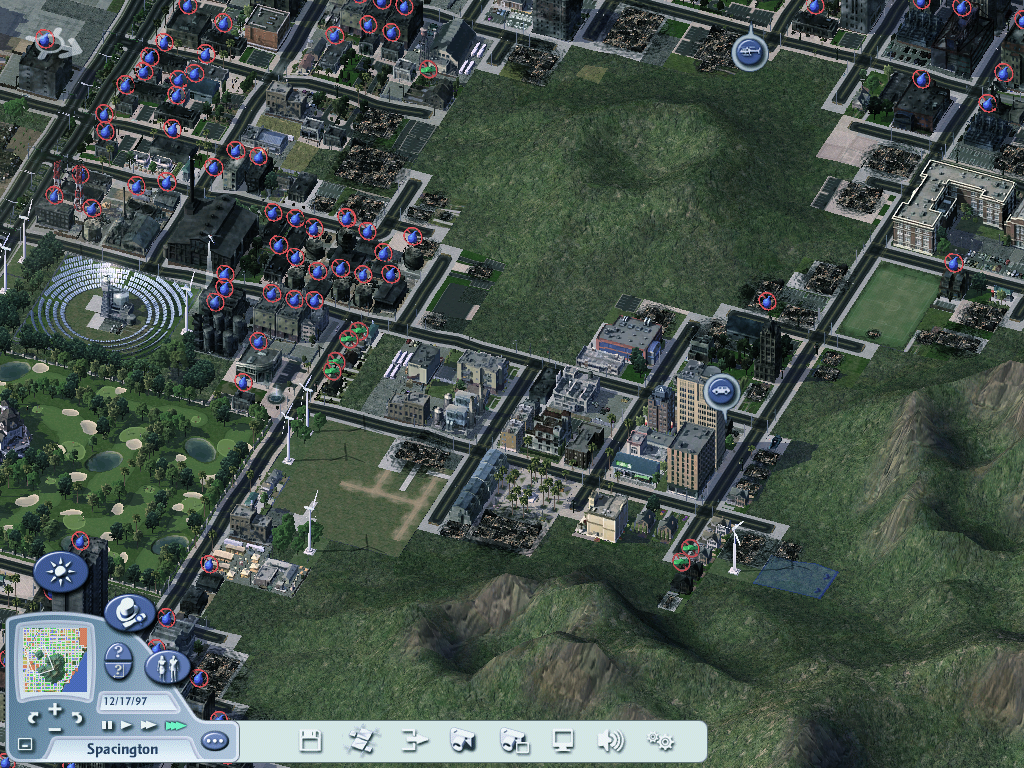
Task: Take a snapshot with the camera icon
Action: point(463,741)
